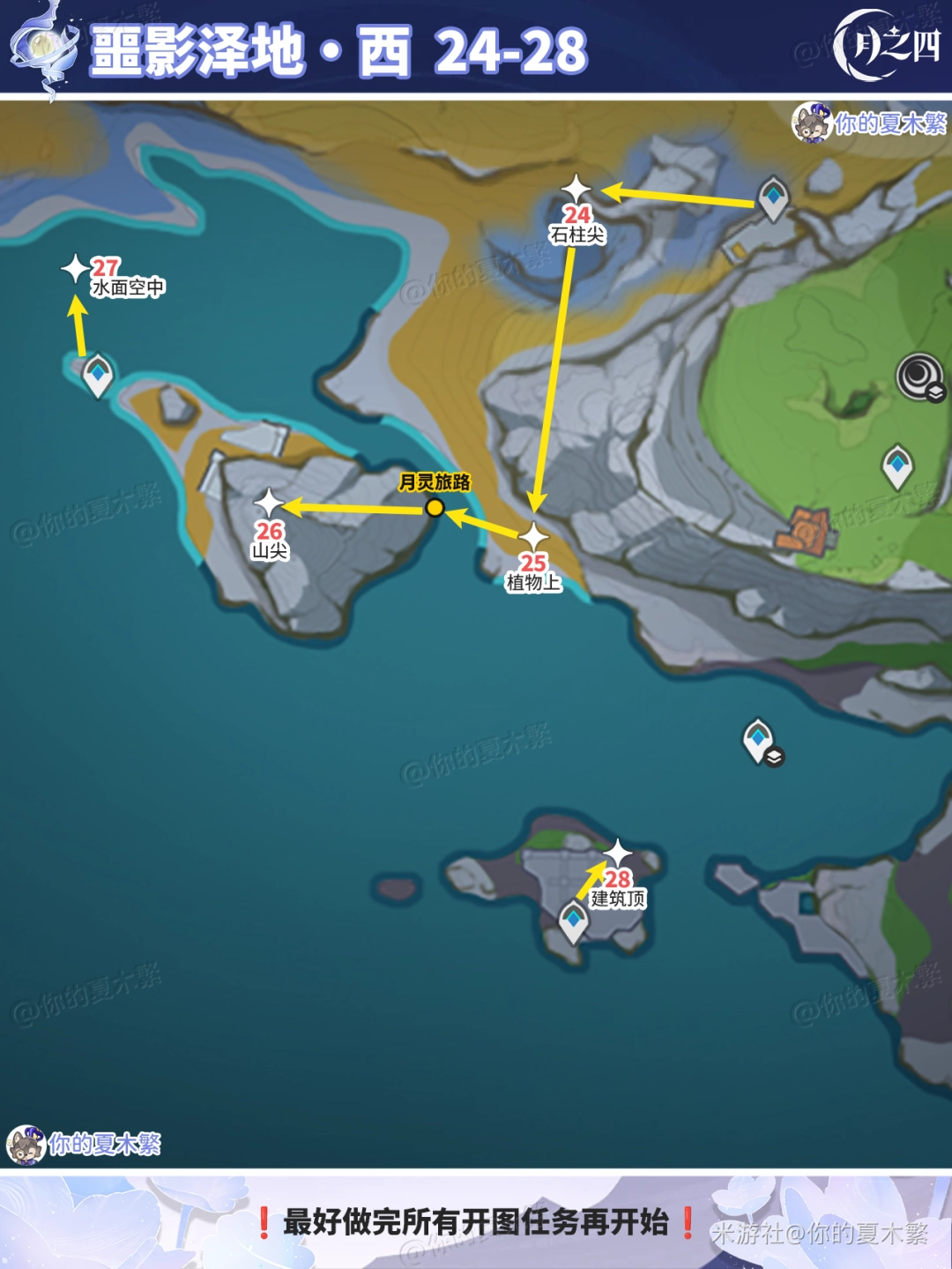Screen dimensions: 952x1269
Task: Choose the teleport waypoint leading to marker 24
Action: coord(773,198)
